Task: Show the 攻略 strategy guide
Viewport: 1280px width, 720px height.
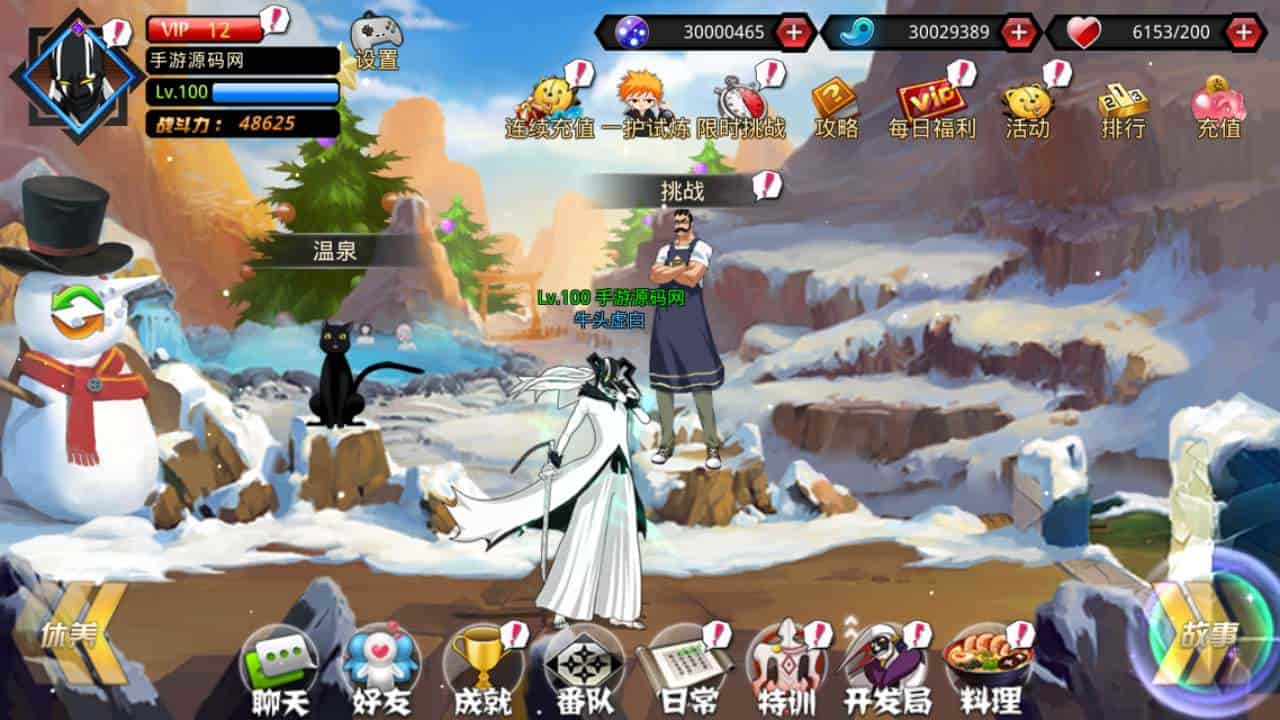Action: point(836,104)
